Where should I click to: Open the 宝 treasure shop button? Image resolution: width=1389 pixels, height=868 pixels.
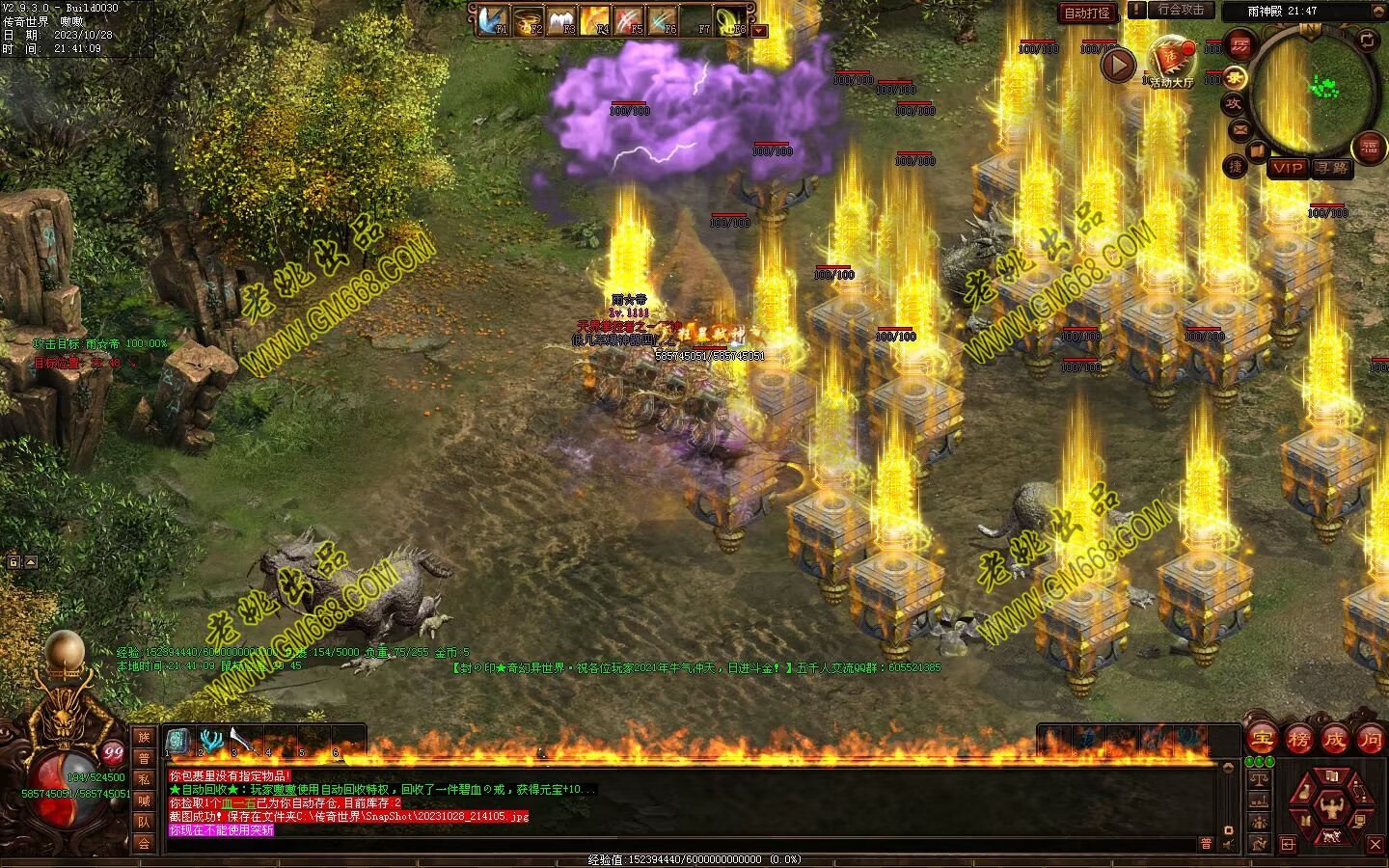click(1261, 740)
